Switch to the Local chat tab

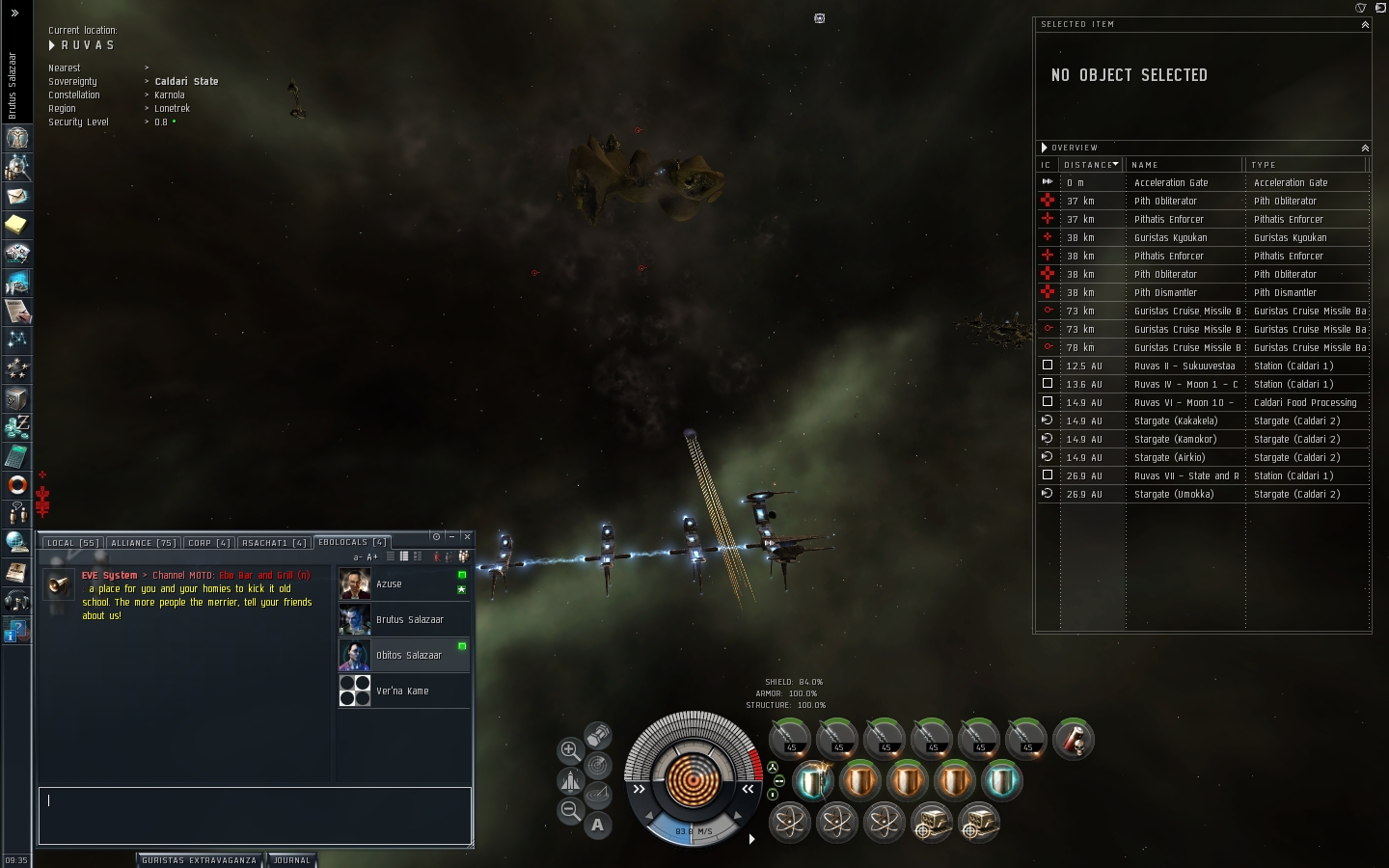pyautogui.click(x=73, y=543)
